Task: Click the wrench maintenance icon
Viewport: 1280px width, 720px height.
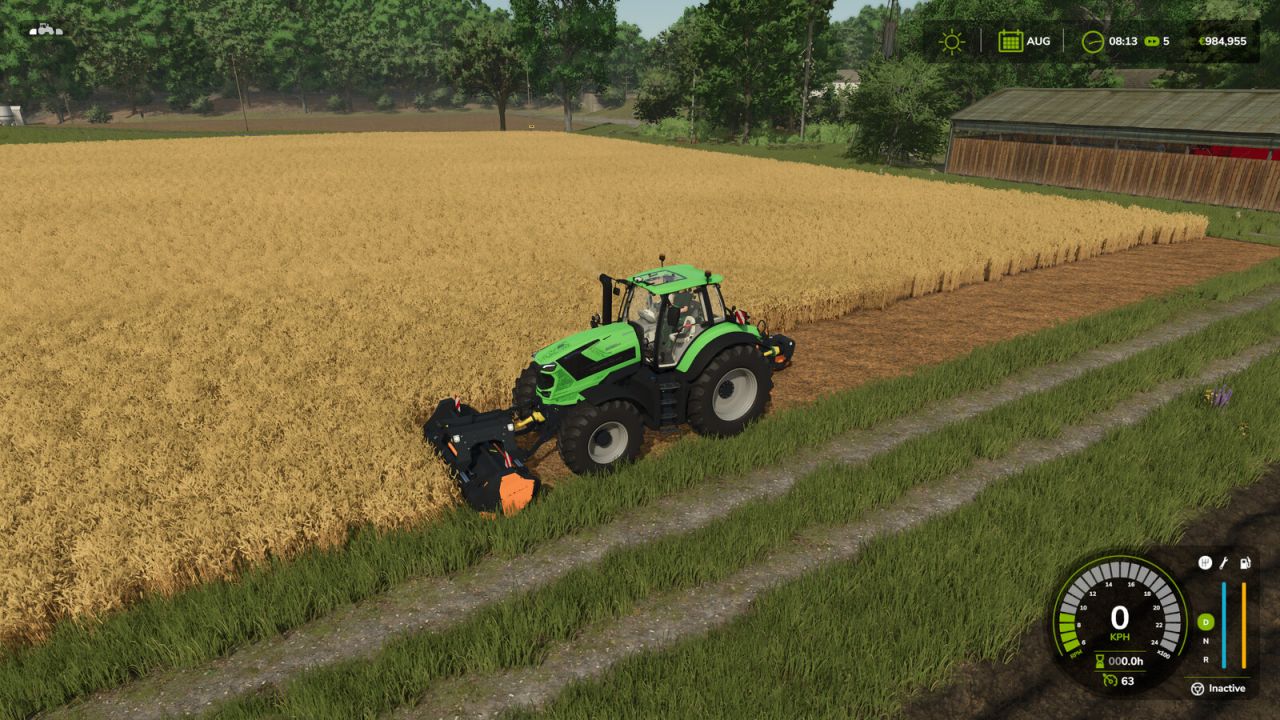Action: [x=1223, y=562]
